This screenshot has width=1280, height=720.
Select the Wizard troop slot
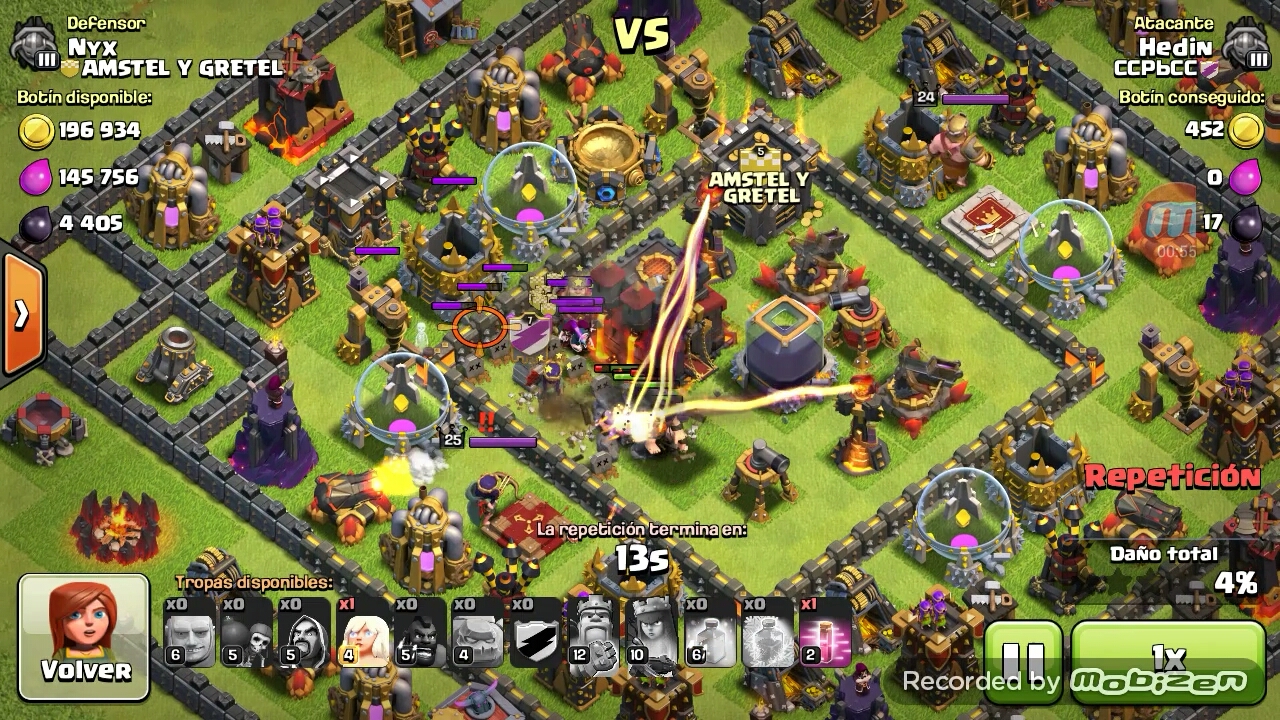point(304,633)
